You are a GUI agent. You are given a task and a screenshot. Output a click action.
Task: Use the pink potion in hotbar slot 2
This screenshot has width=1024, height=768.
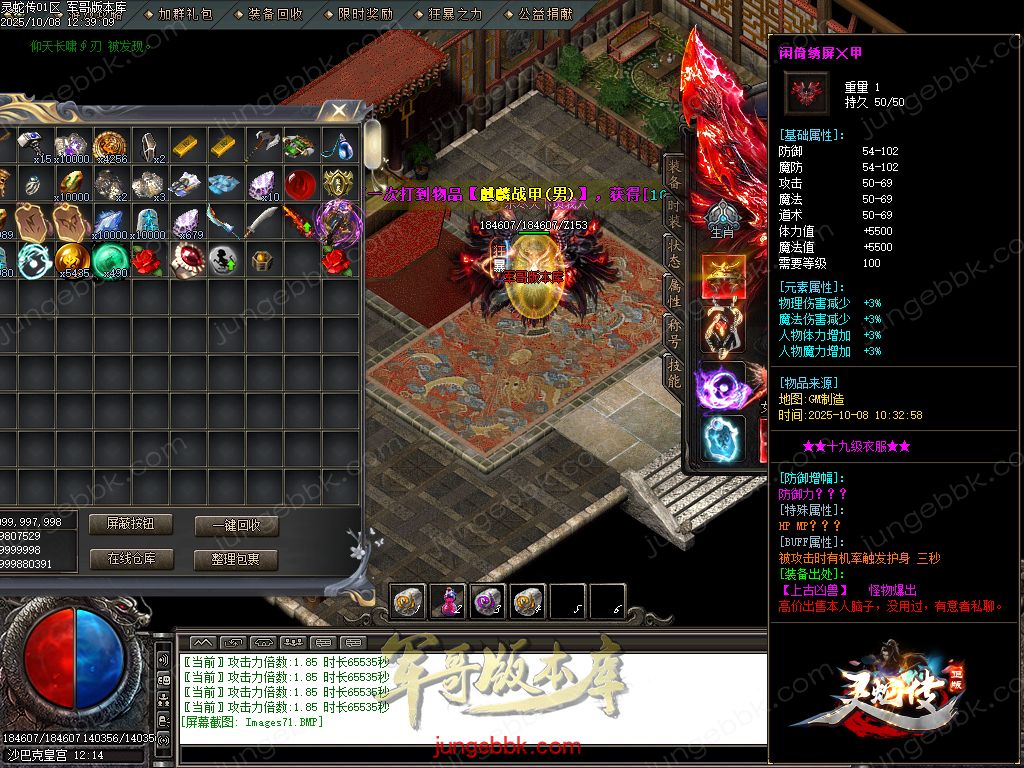pyautogui.click(x=447, y=600)
